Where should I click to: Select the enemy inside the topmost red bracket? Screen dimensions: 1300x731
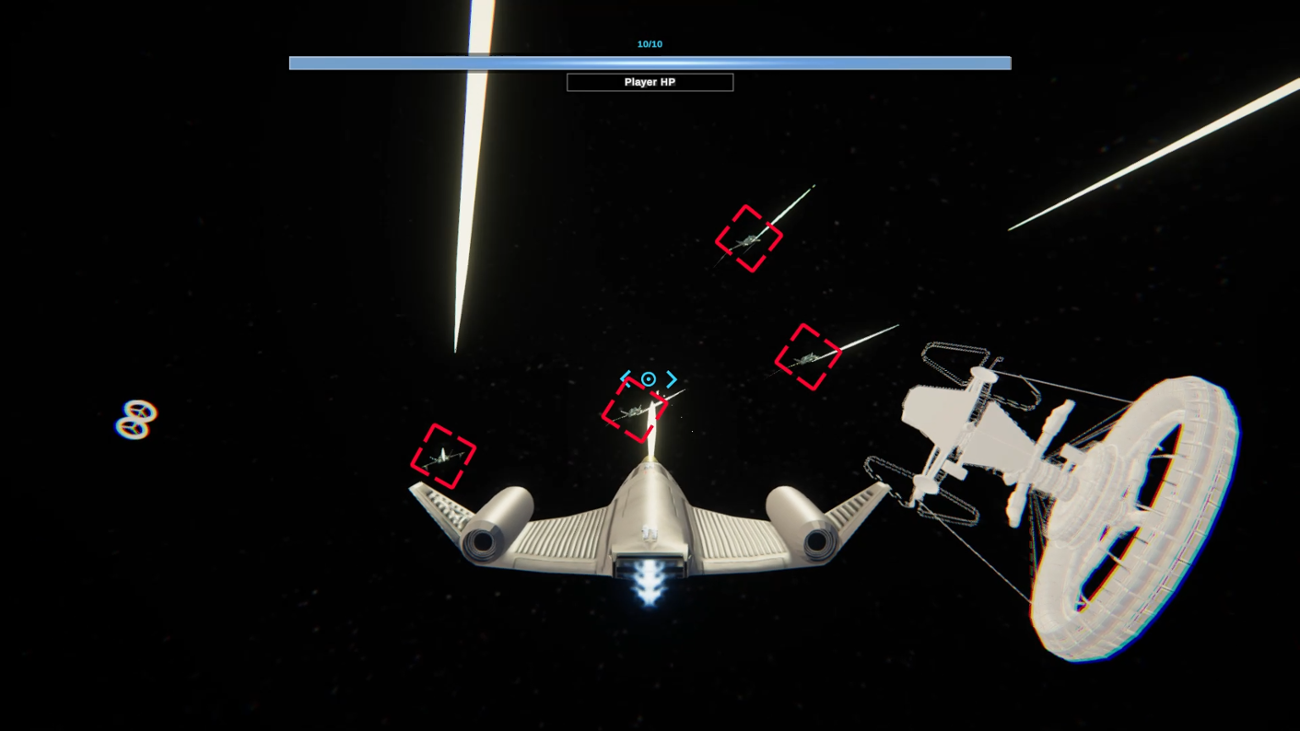[748, 238]
